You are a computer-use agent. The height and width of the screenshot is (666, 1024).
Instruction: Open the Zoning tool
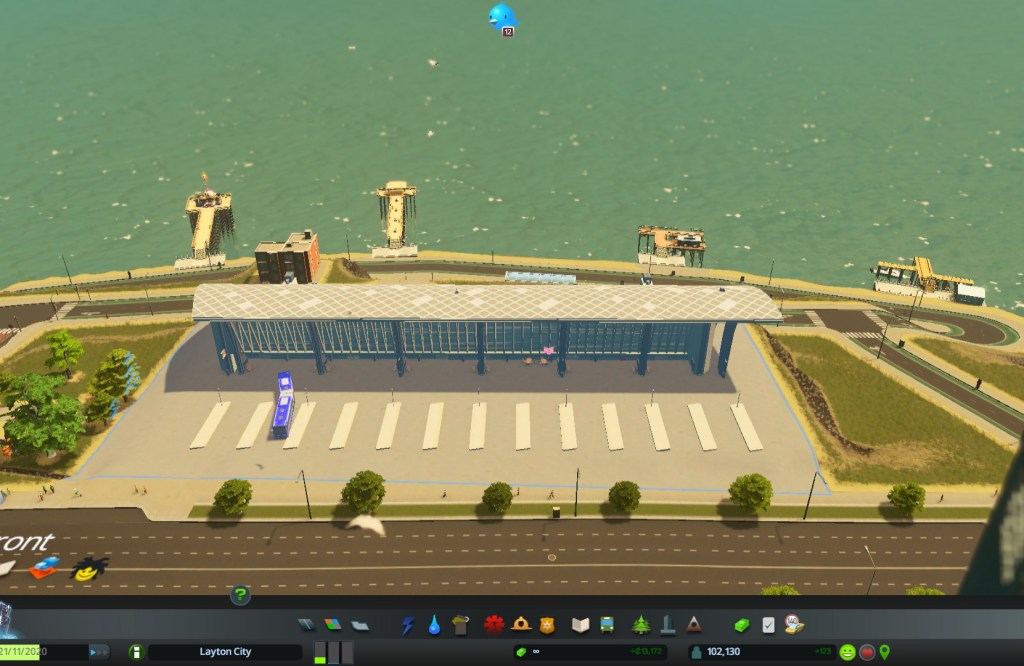[x=333, y=625]
